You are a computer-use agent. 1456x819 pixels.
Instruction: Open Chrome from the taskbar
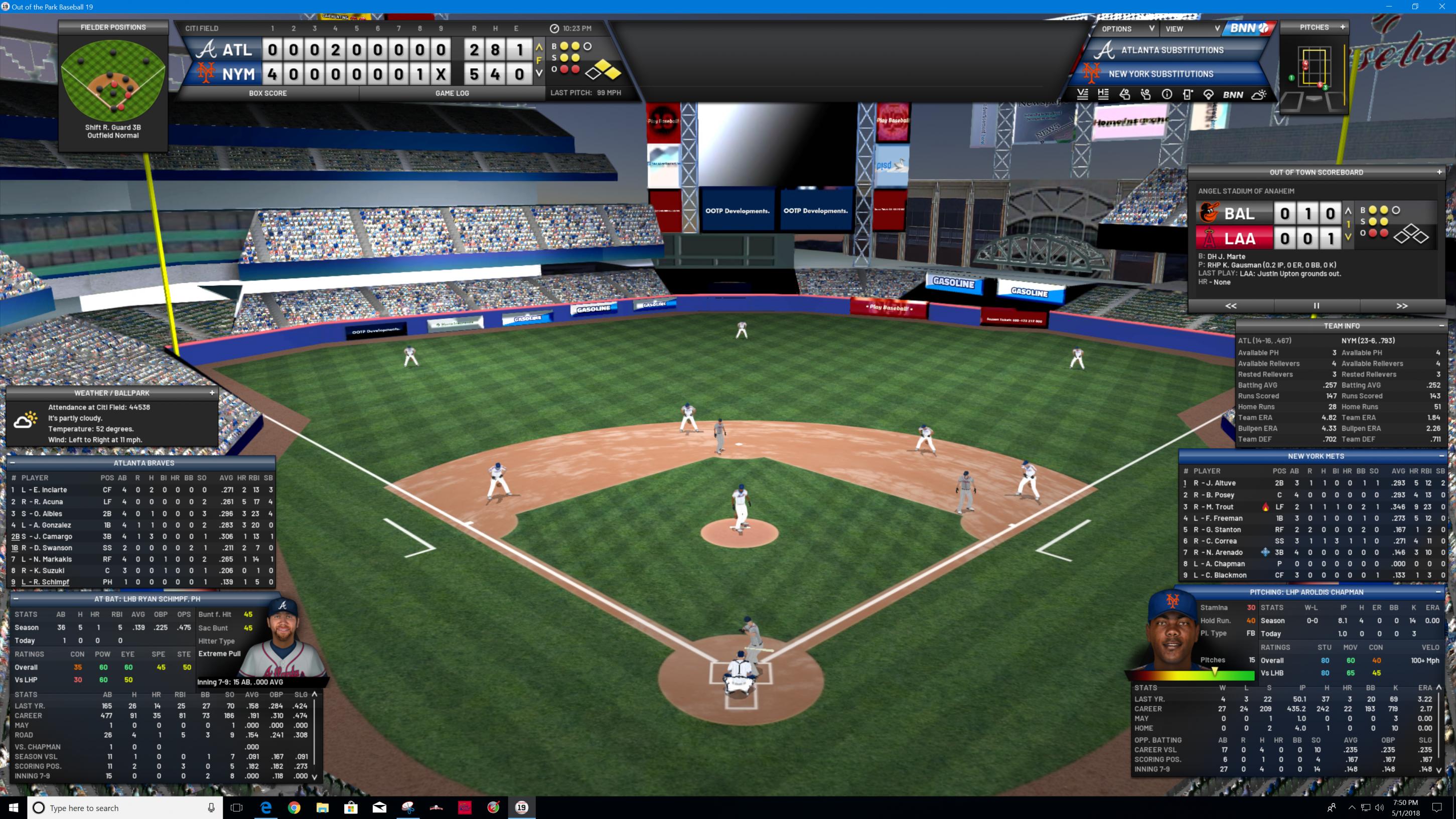[294, 807]
